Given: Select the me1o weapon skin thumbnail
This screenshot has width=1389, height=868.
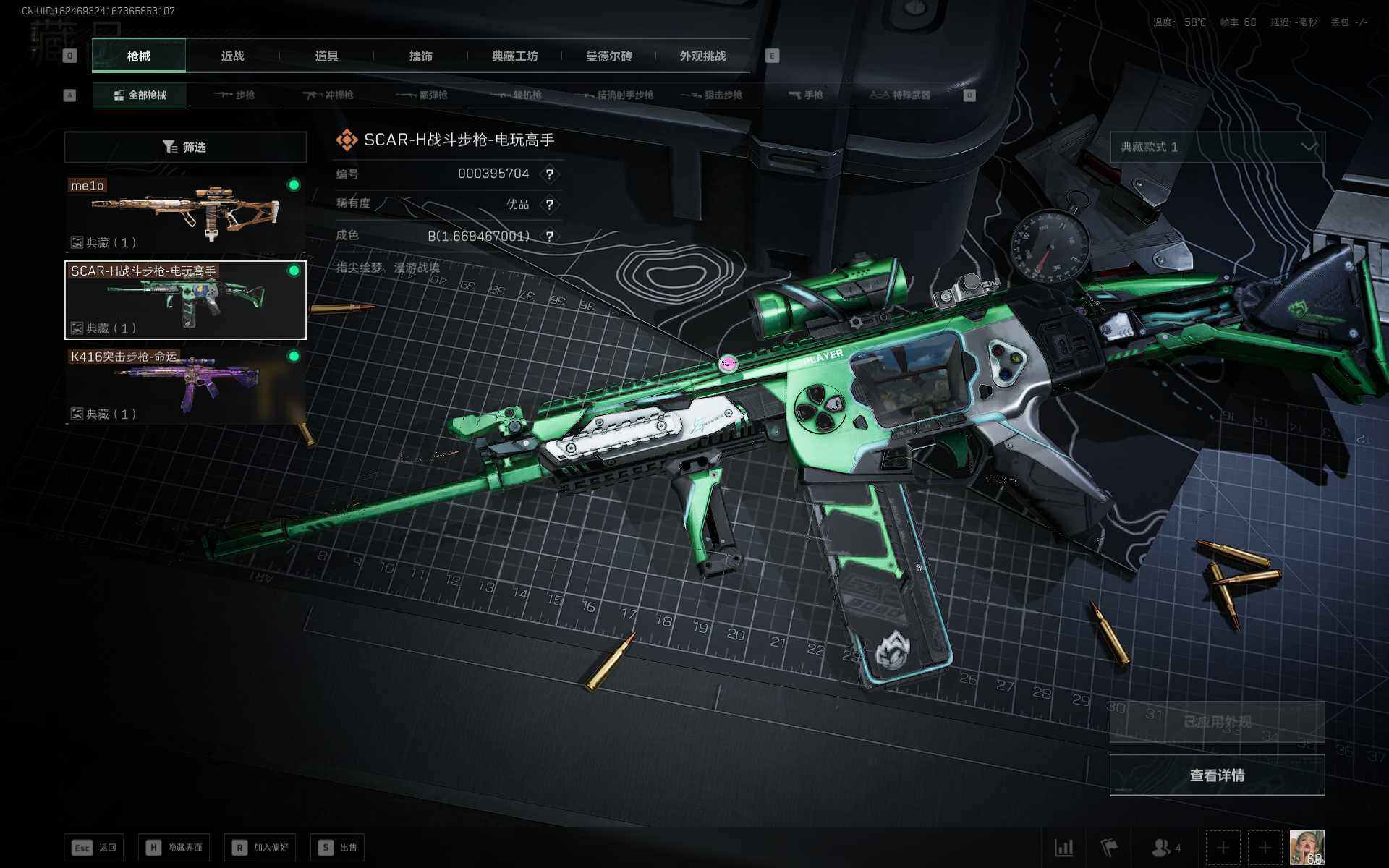Looking at the screenshot, I should 185,214.
